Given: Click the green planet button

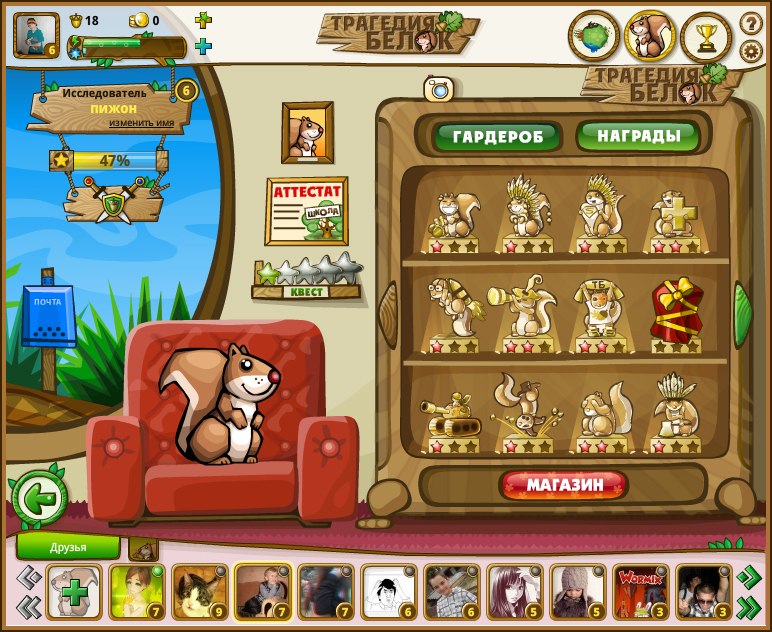Looking at the screenshot, I should (x=593, y=37).
